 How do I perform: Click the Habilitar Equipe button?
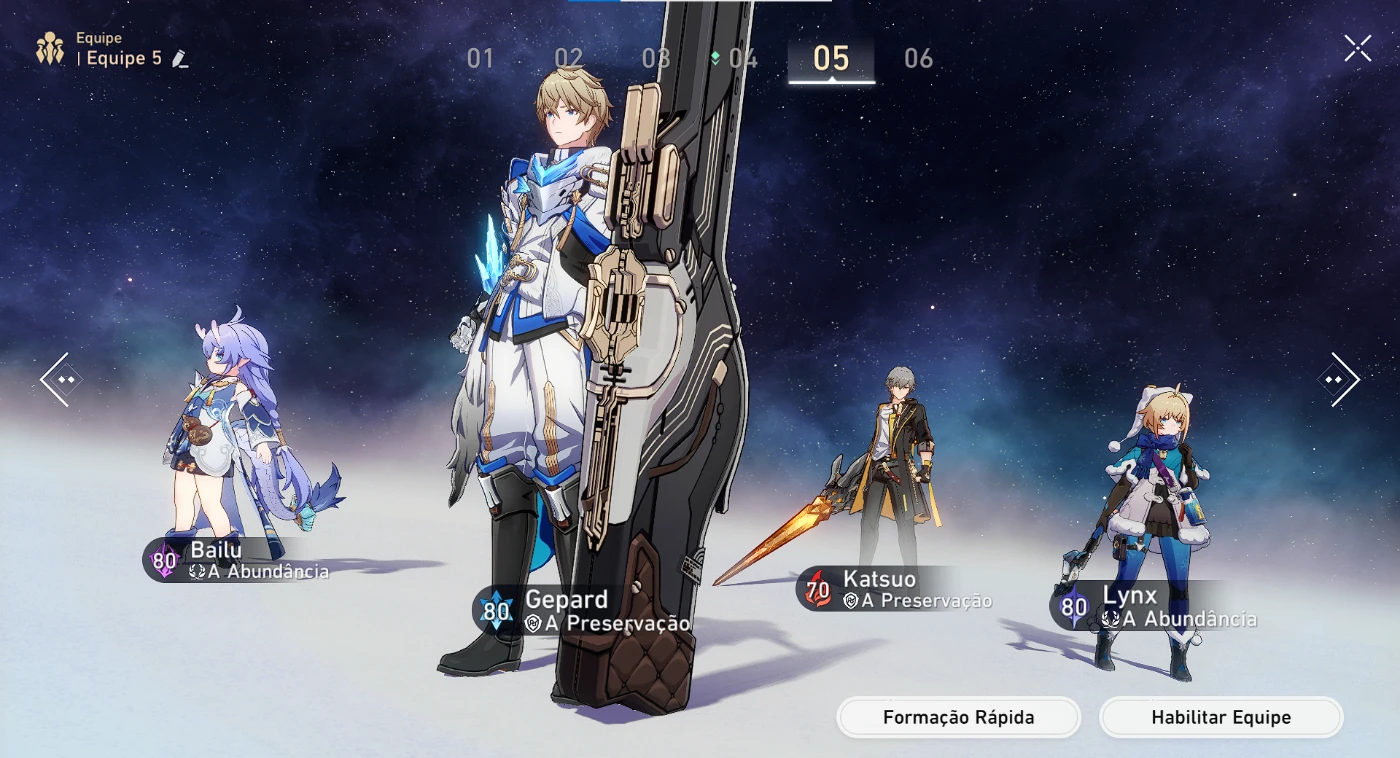pos(1220,717)
